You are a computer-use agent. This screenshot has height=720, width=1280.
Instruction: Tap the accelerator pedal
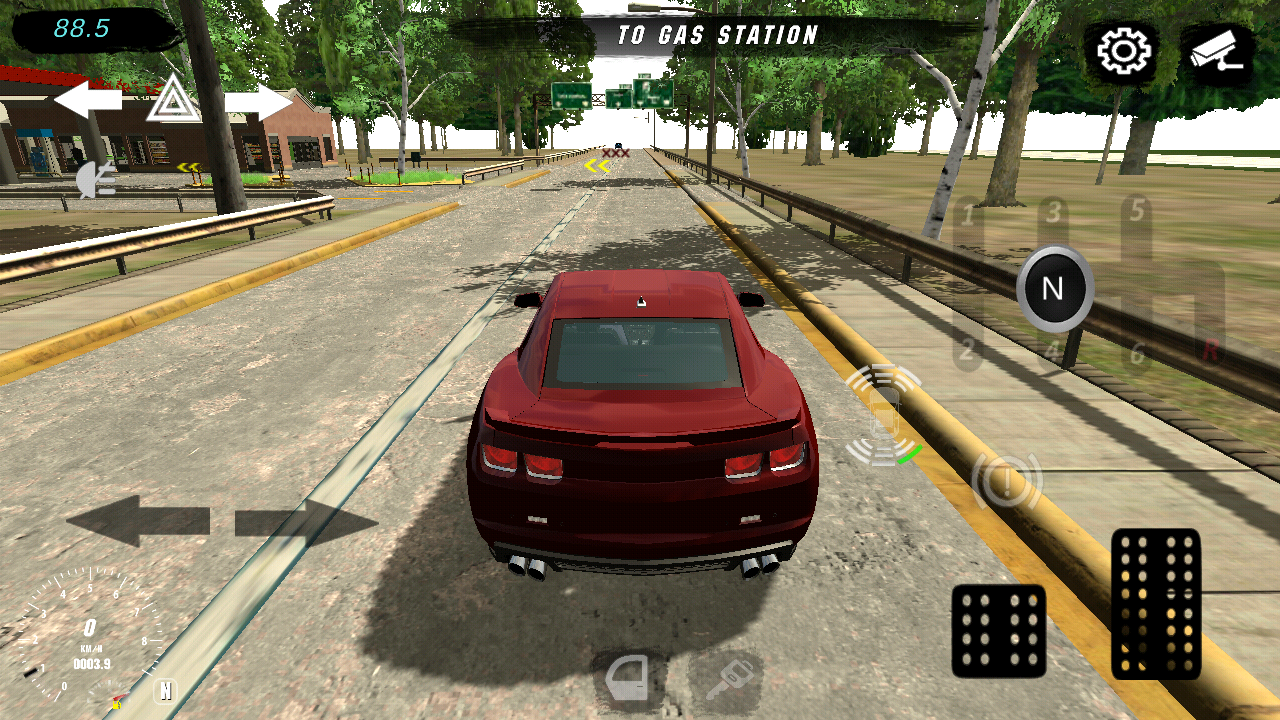coord(1155,603)
